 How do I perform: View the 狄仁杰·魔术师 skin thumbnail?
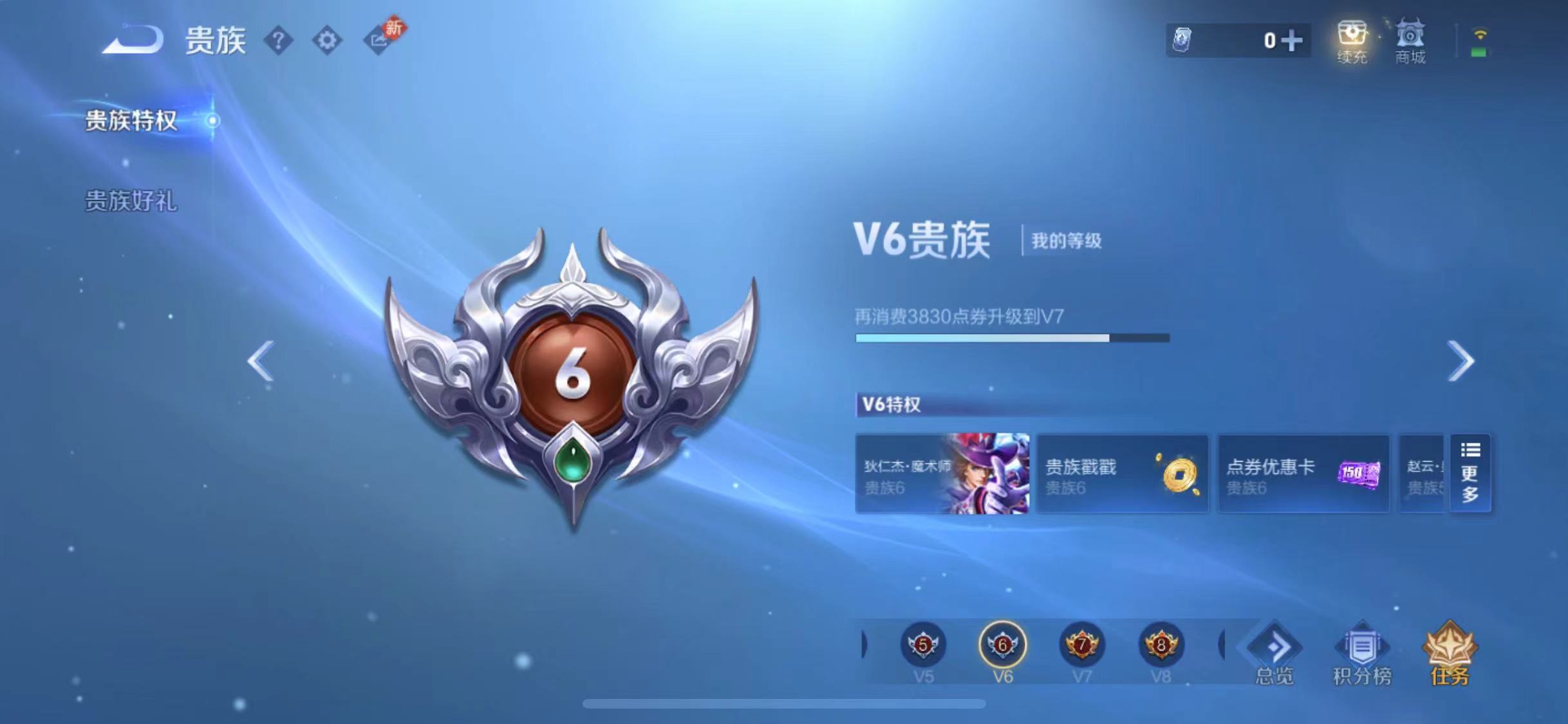[x=942, y=473]
